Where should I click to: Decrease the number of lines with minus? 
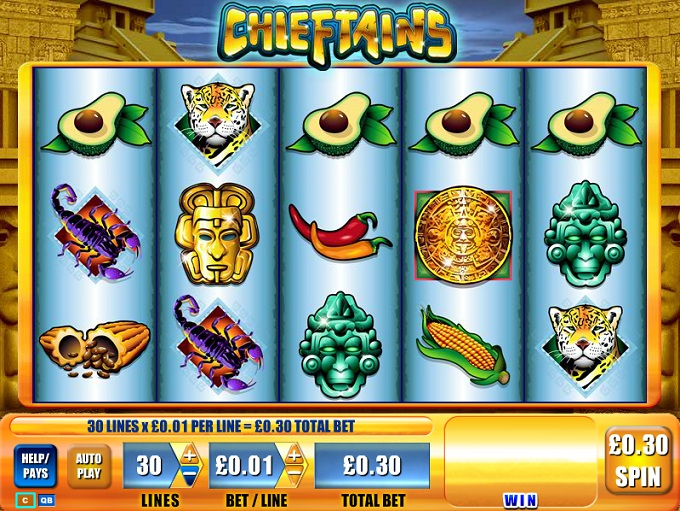[x=189, y=476]
